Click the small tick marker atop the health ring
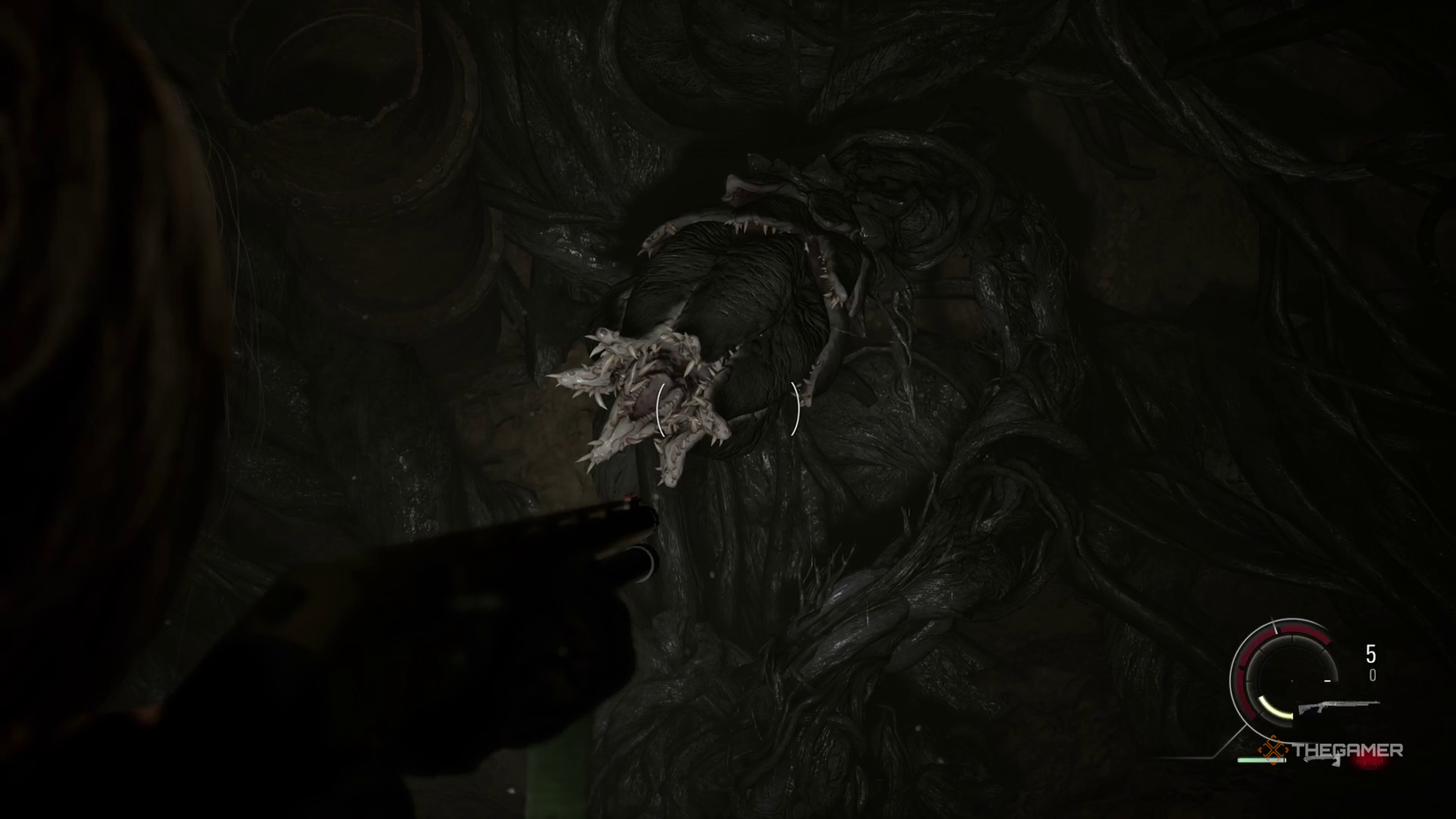 click(x=1274, y=627)
